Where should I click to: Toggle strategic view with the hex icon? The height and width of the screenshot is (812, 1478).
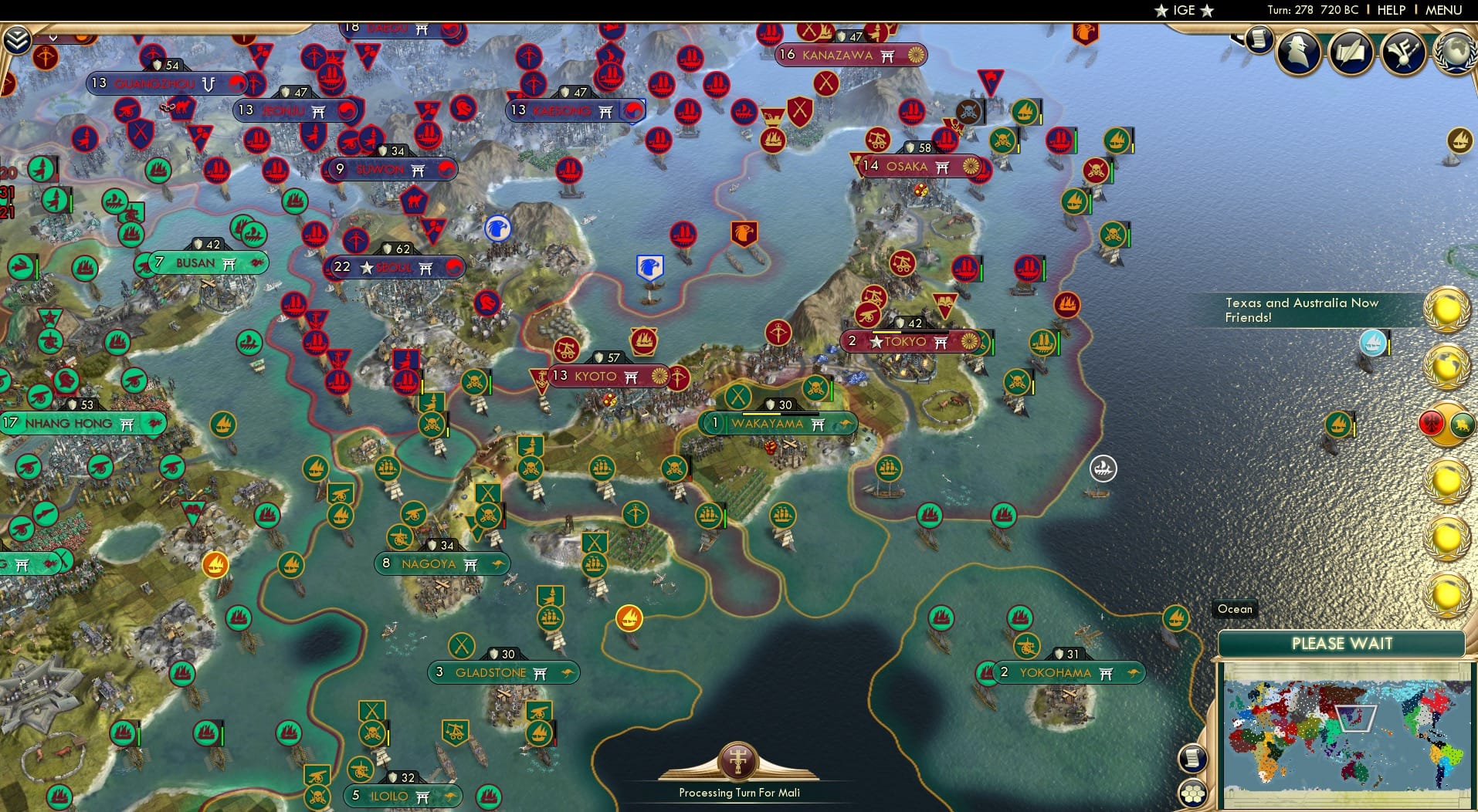pyautogui.click(x=1192, y=793)
